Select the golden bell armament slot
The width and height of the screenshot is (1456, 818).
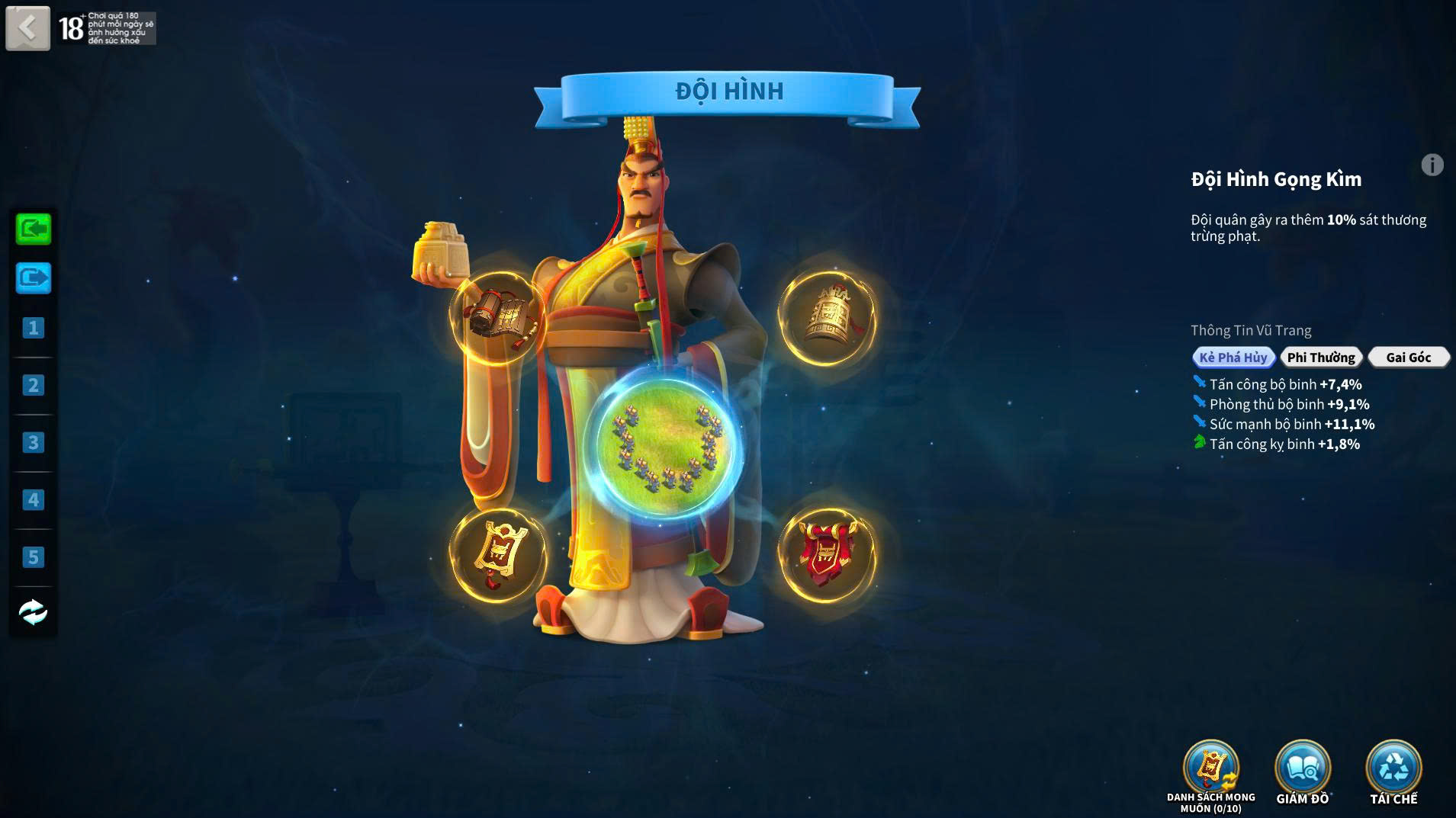(828, 316)
